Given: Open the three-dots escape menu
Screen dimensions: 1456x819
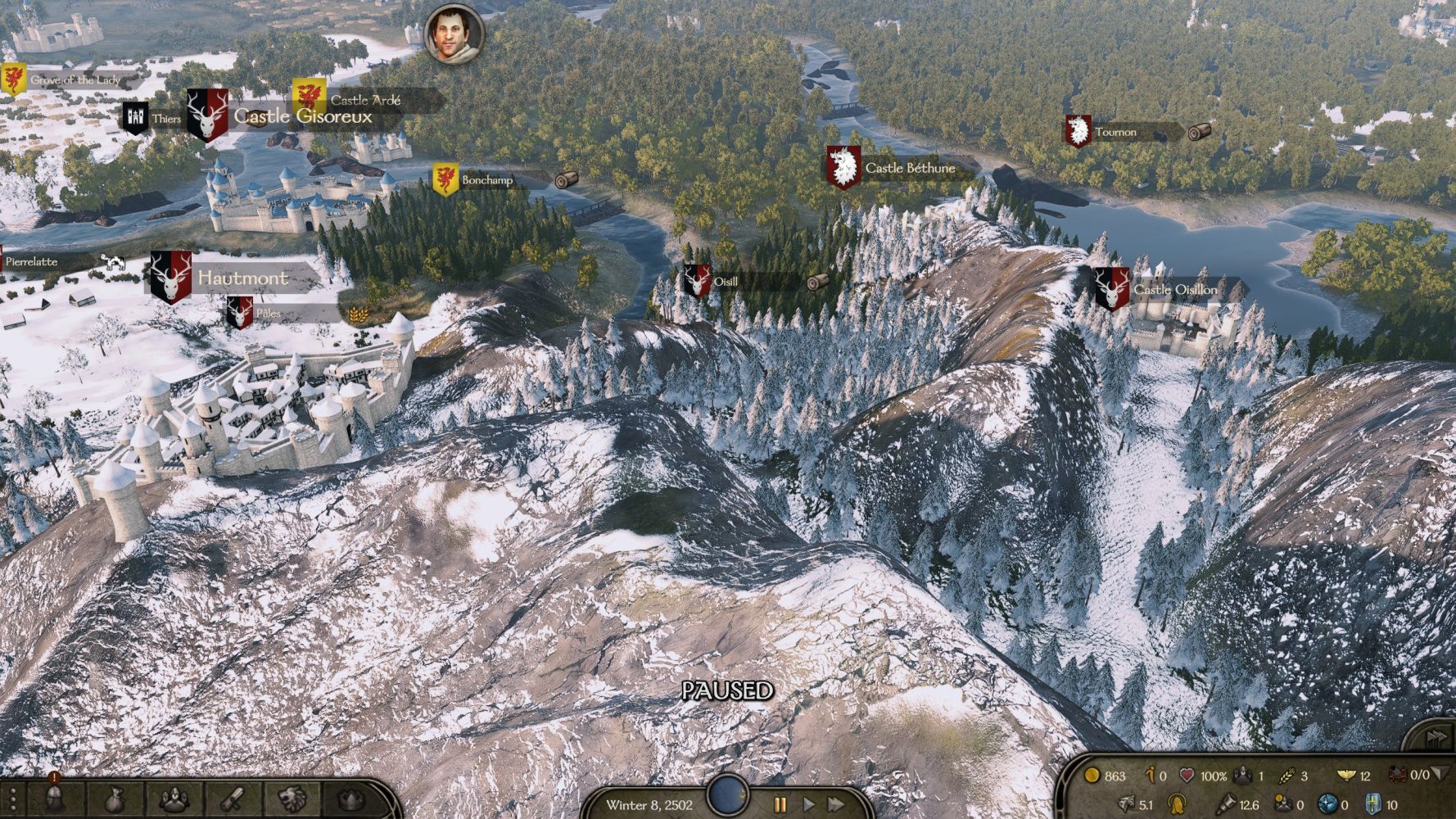Looking at the screenshot, I should (13, 799).
